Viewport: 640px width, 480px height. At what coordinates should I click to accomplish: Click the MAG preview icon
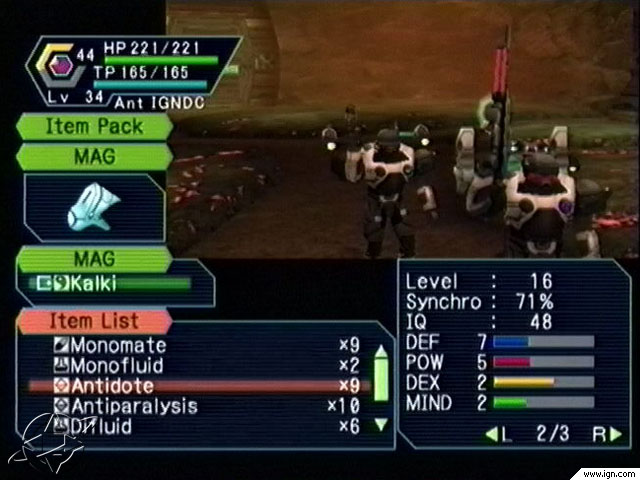point(93,207)
